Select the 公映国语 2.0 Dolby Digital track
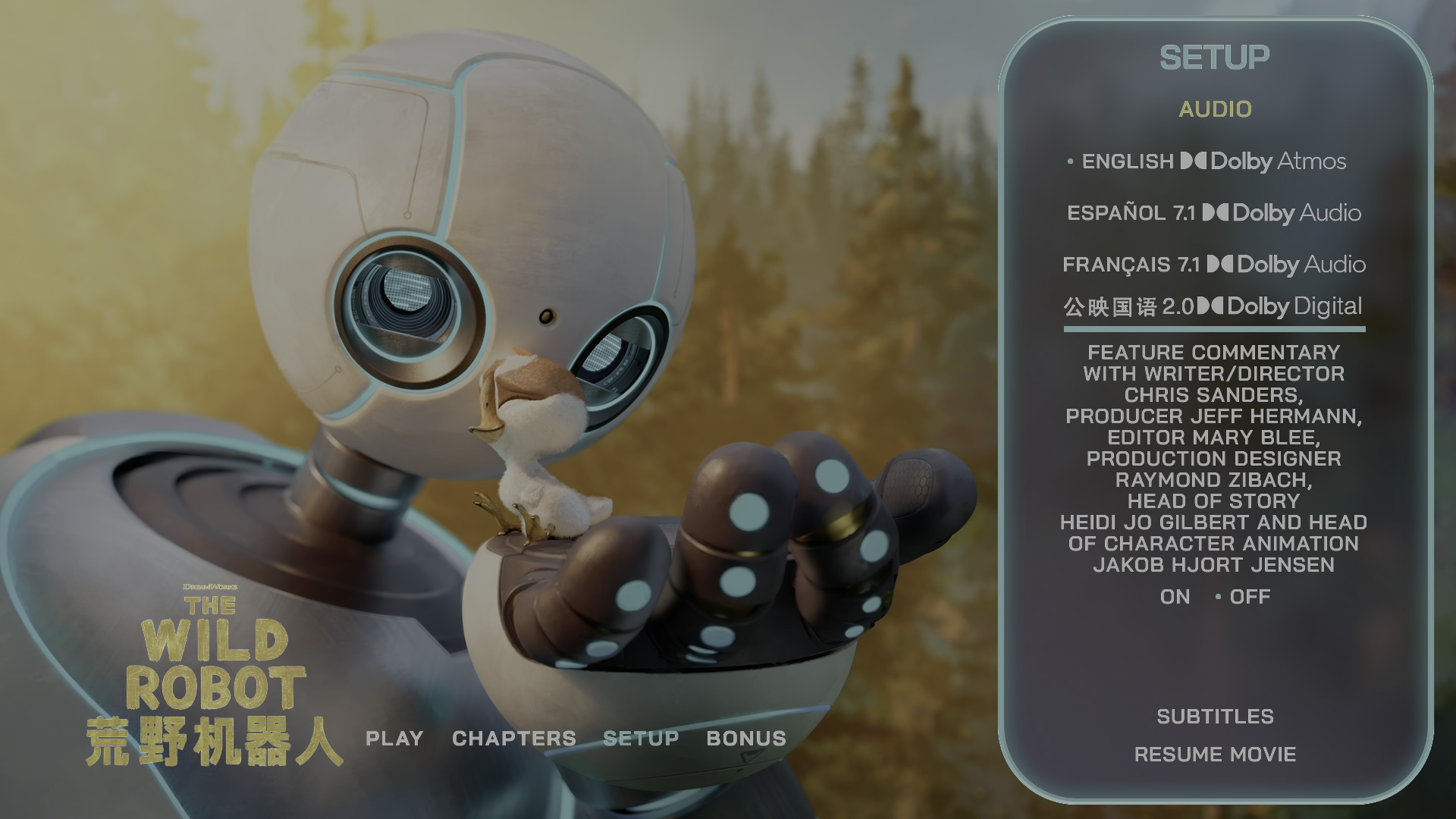1456x819 pixels. [x=1213, y=306]
